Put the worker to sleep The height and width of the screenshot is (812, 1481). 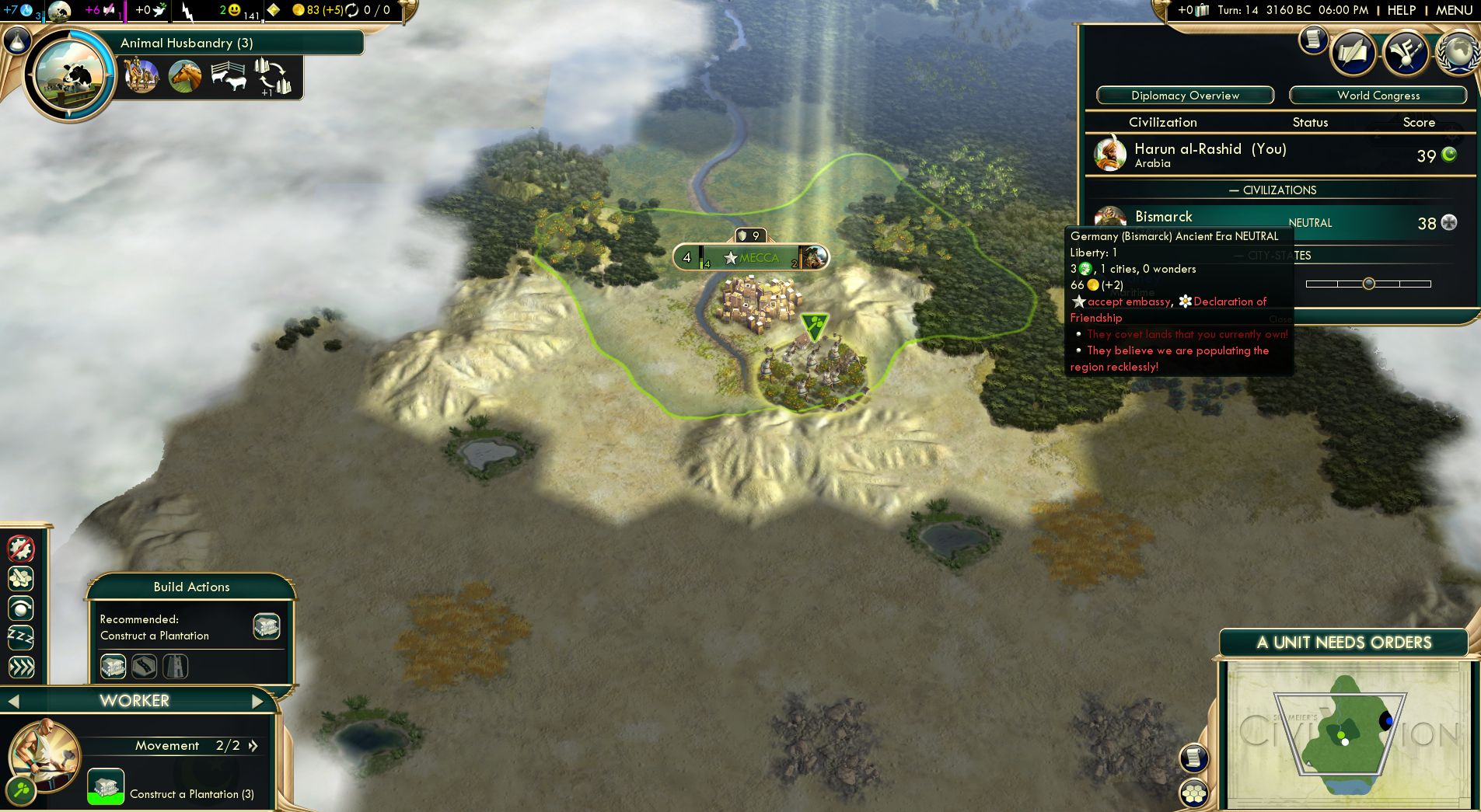(x=21, y=637)
